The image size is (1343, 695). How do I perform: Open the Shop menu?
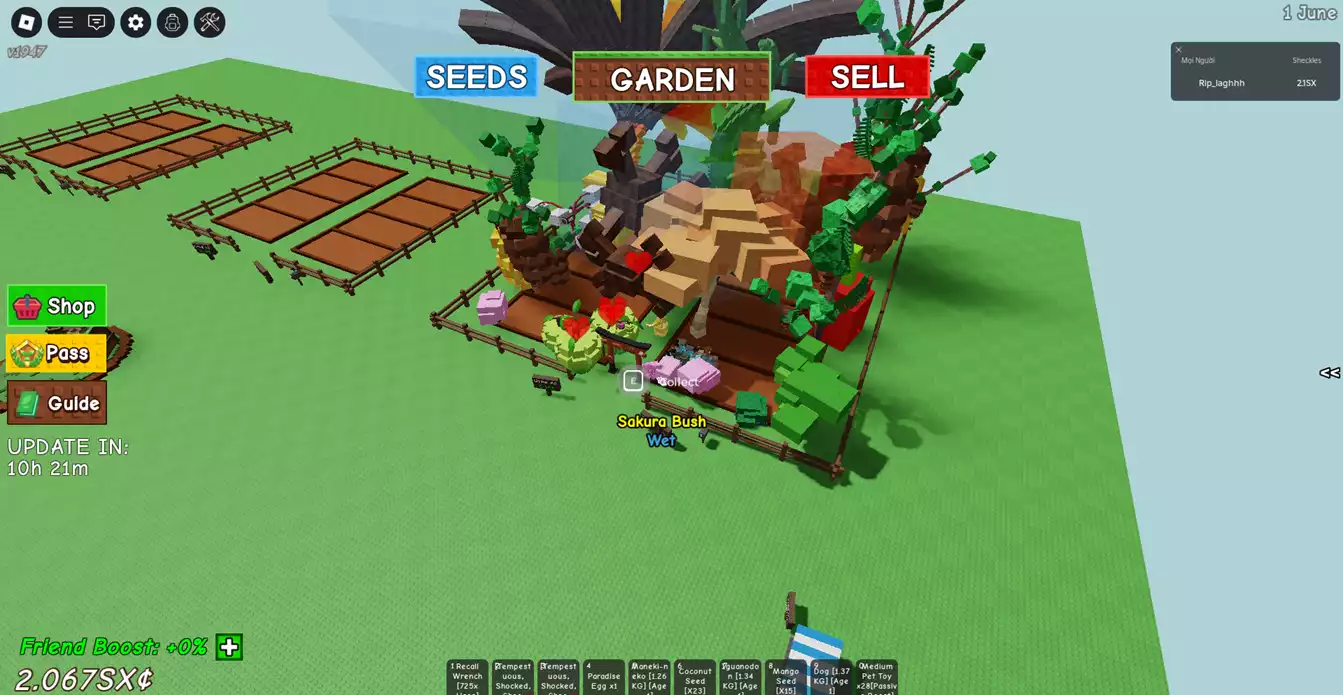click(57, 306)
